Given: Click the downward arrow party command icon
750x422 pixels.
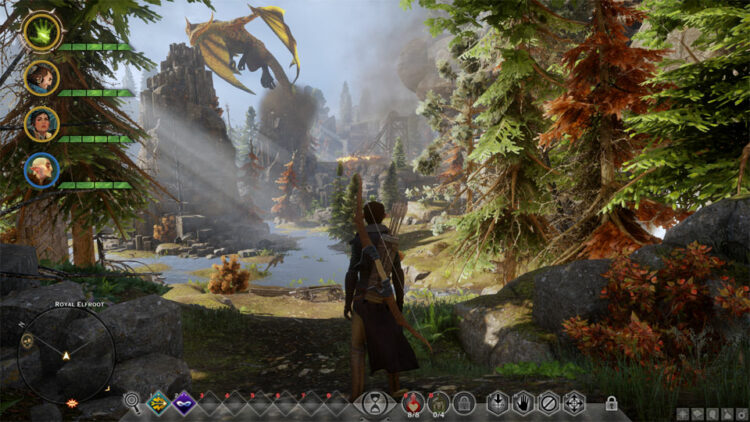Looking at the screenshot, I should [497, 403].
